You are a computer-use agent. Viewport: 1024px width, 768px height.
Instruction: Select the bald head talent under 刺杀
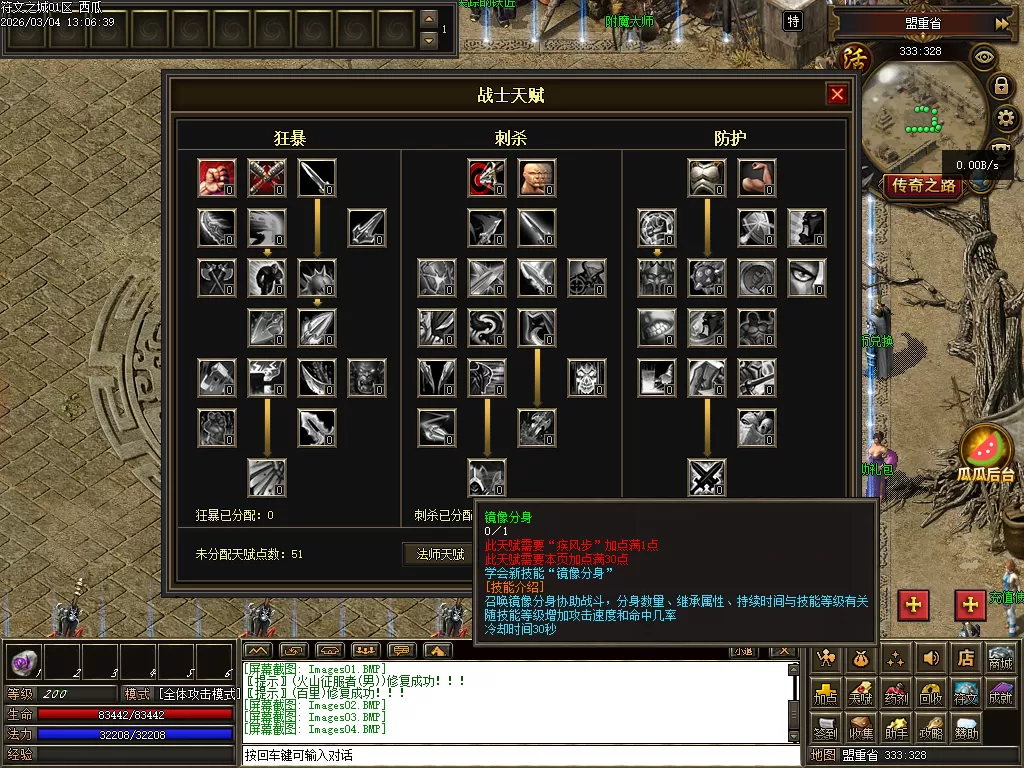(537, 178)
